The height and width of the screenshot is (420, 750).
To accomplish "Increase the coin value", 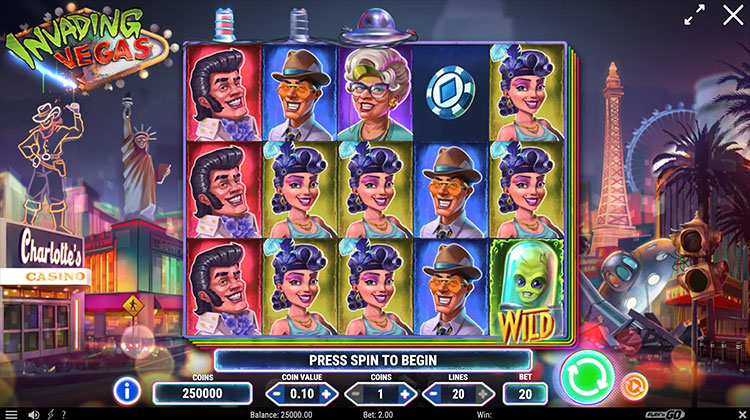I will 325,393.
